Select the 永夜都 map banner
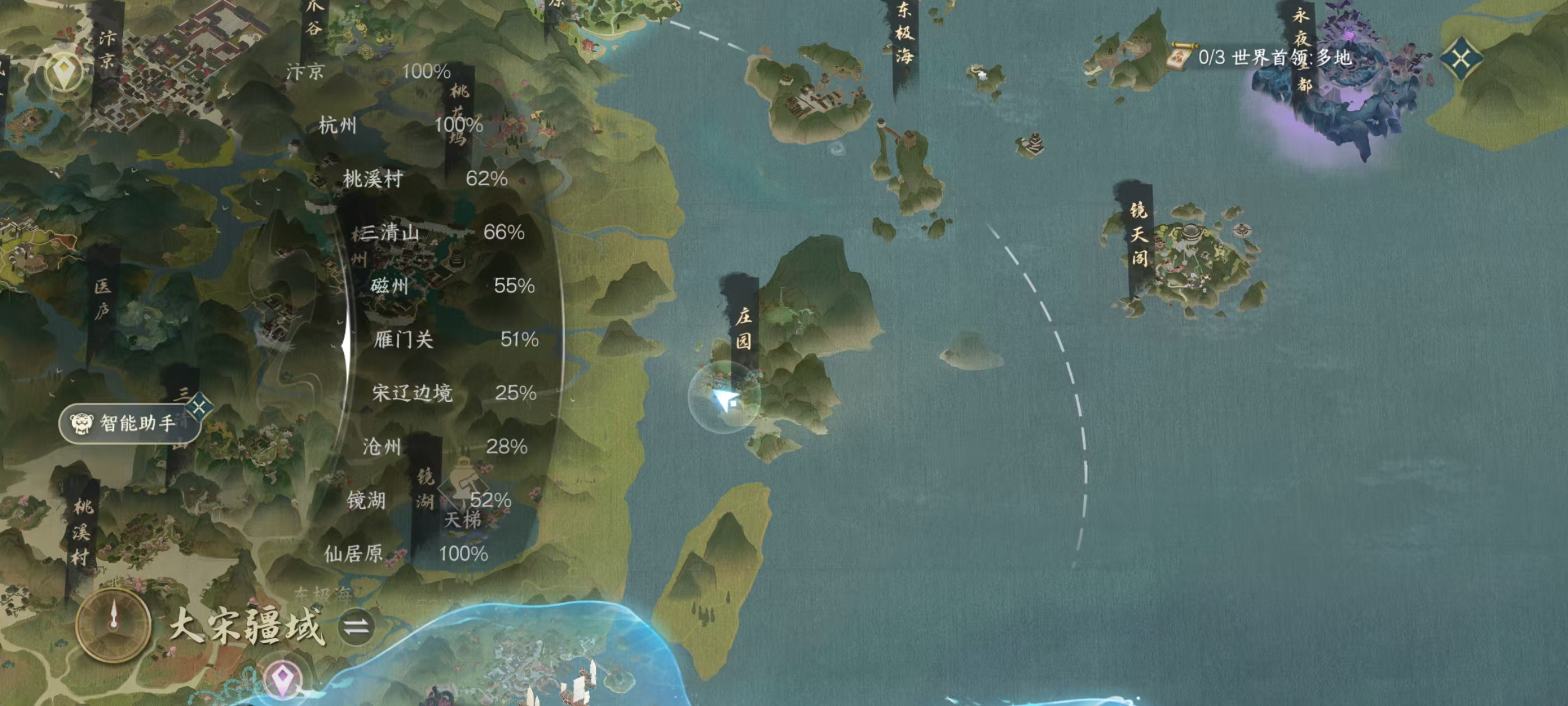 pos(1301,49)
